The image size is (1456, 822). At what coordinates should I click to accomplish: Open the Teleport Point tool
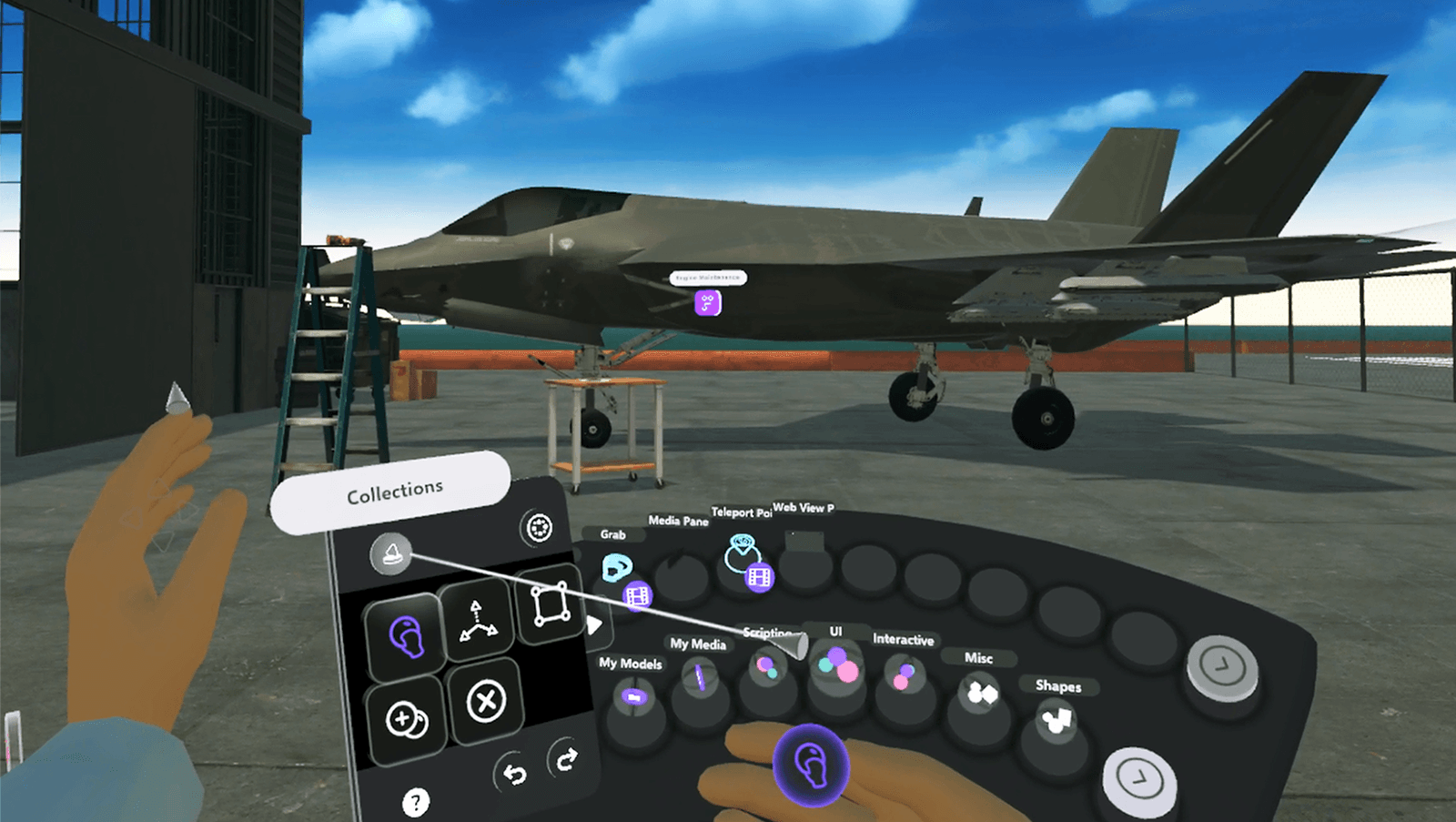742,553
